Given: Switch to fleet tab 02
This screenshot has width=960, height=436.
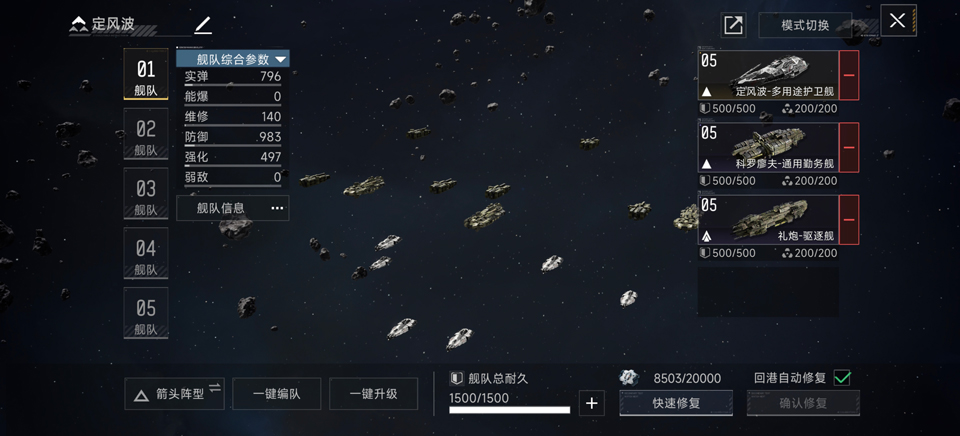Looking at the screenshot, I should (x=146, y=135).
